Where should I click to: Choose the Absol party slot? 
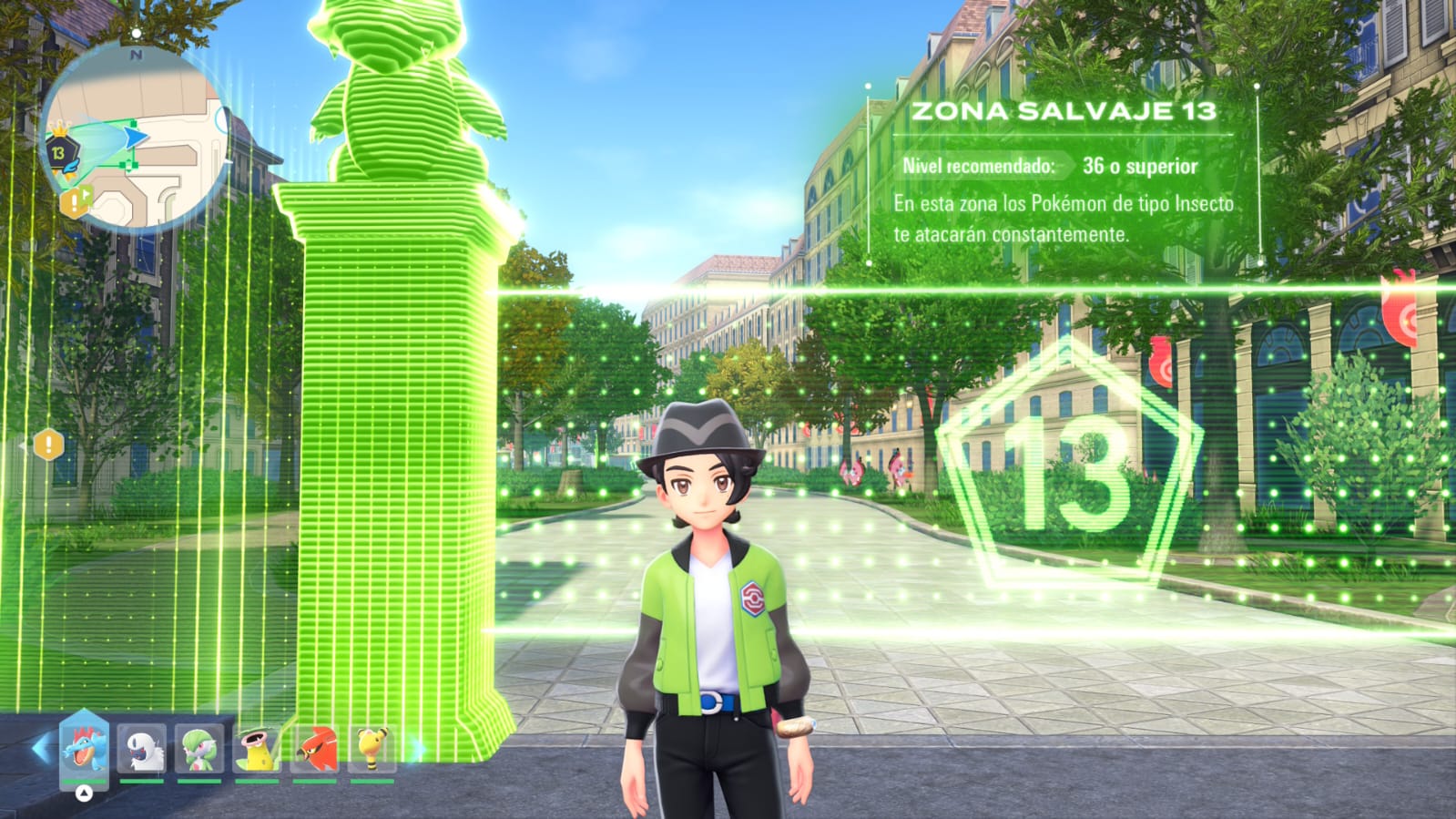(142, 749)
